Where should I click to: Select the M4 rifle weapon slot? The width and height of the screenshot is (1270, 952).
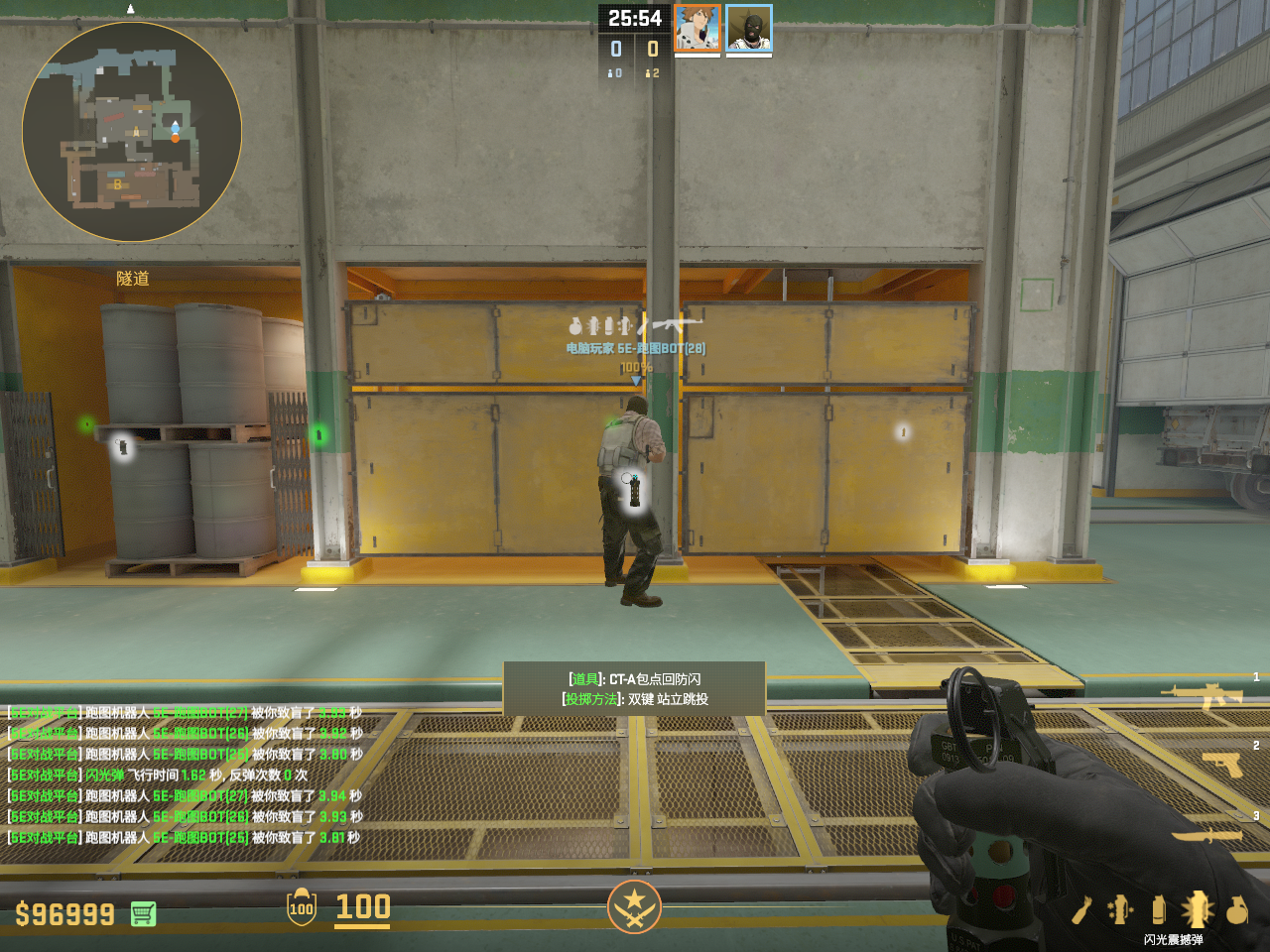[1206, 695]
